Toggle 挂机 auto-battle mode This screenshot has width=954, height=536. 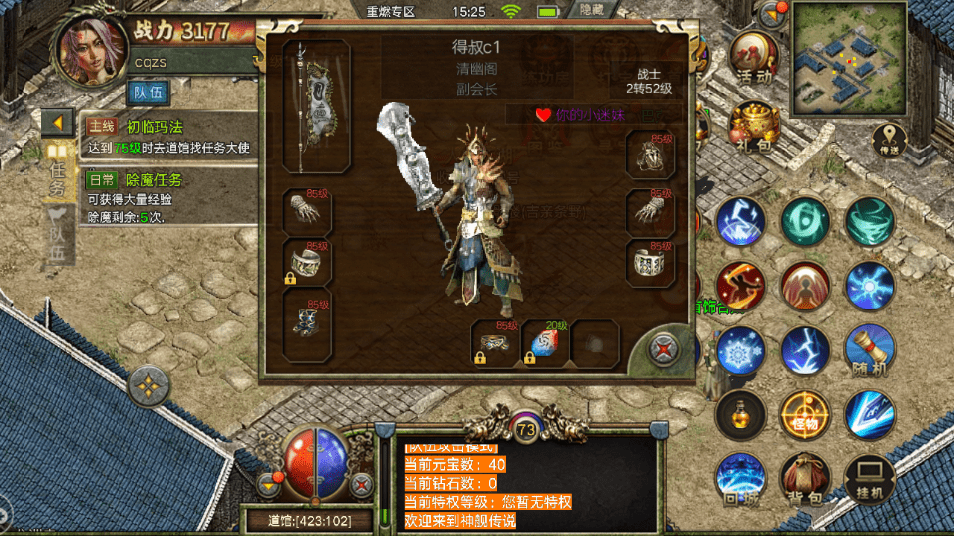point(868,477)
